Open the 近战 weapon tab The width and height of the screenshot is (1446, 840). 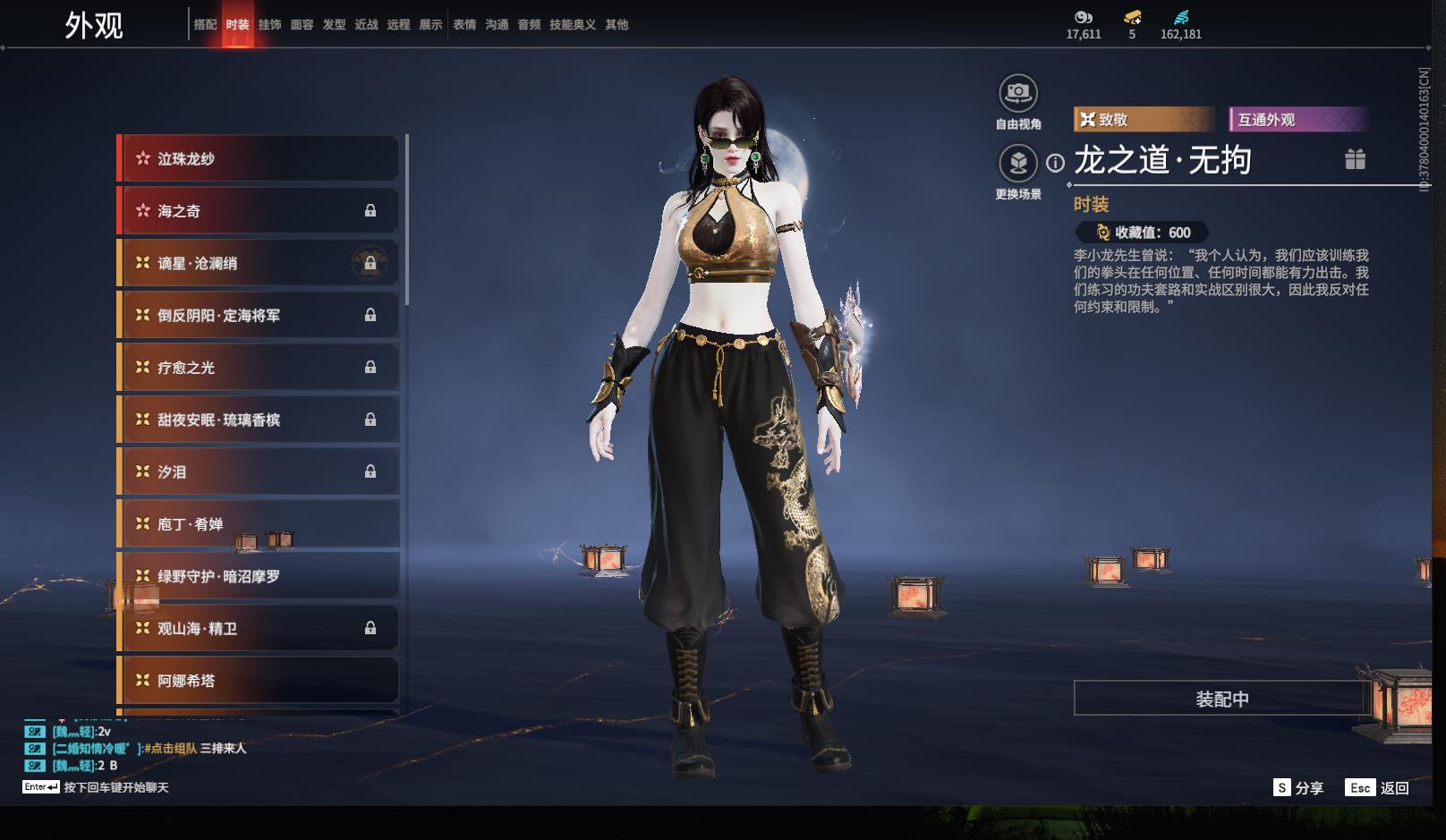[366, 24]
